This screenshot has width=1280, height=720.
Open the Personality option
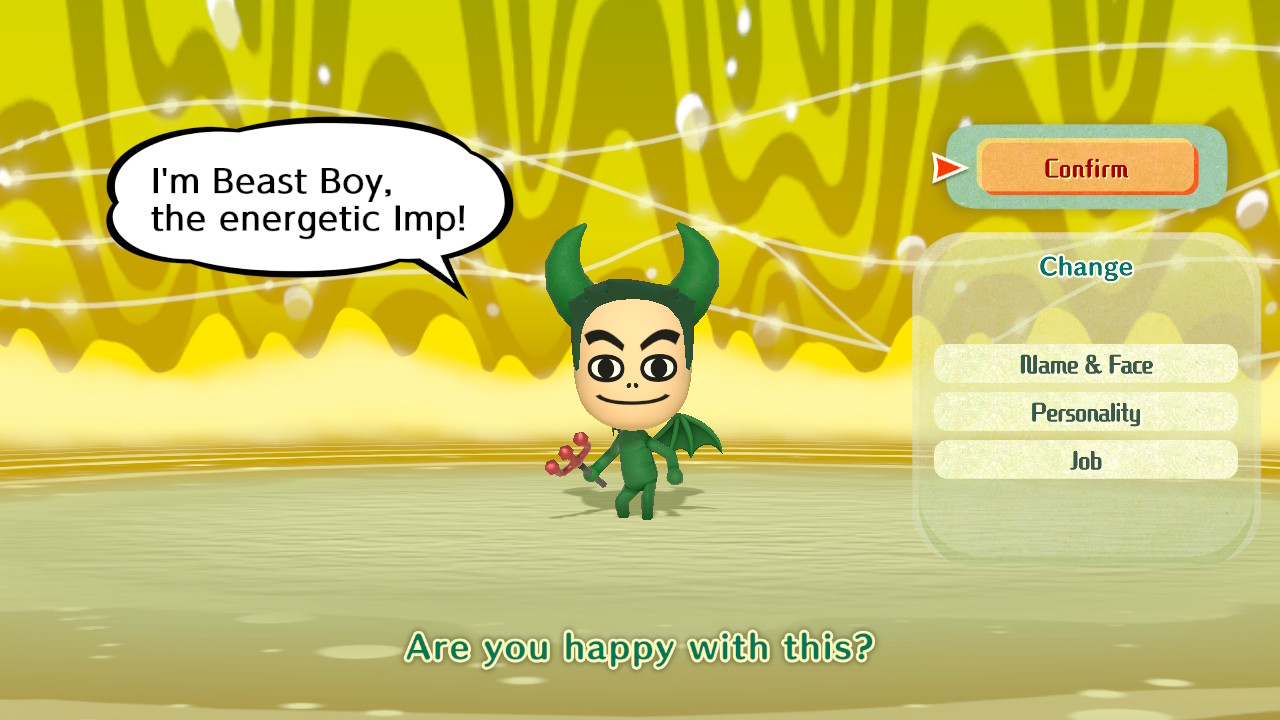[x=1086, y=412]
